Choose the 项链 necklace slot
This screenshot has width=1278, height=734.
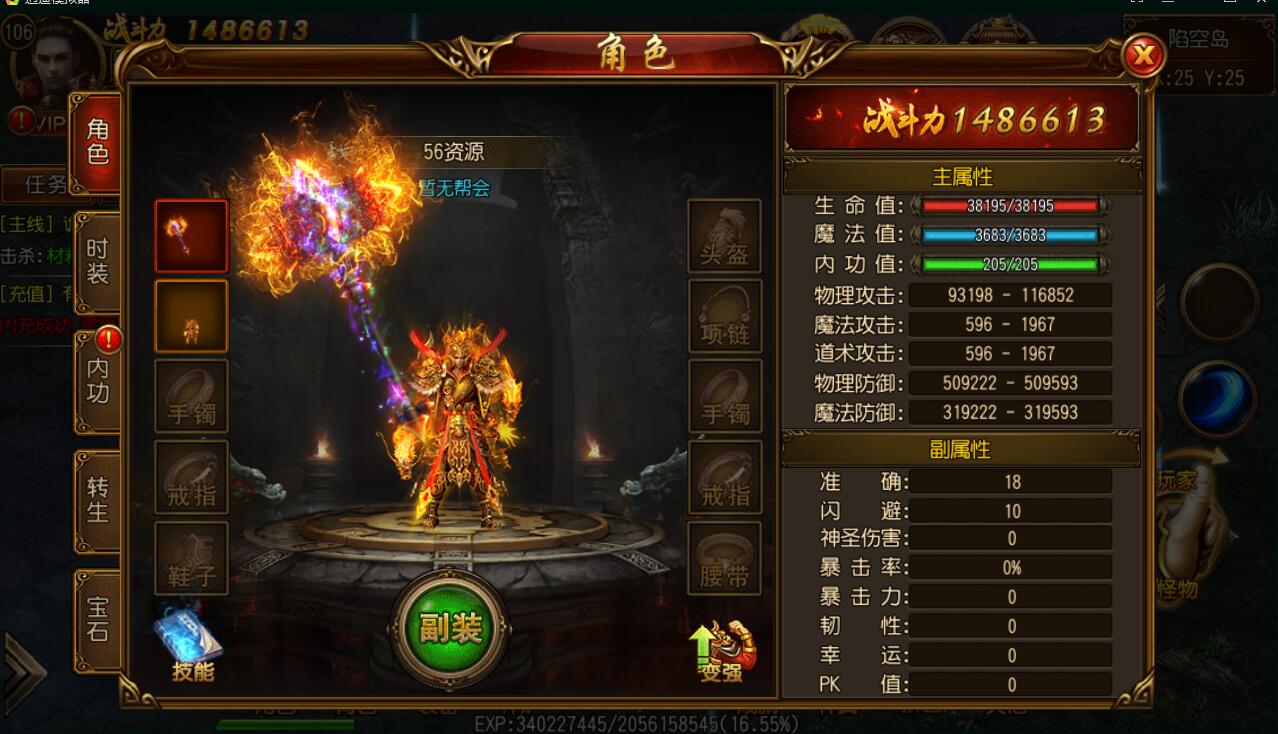(x=724, y=316)
